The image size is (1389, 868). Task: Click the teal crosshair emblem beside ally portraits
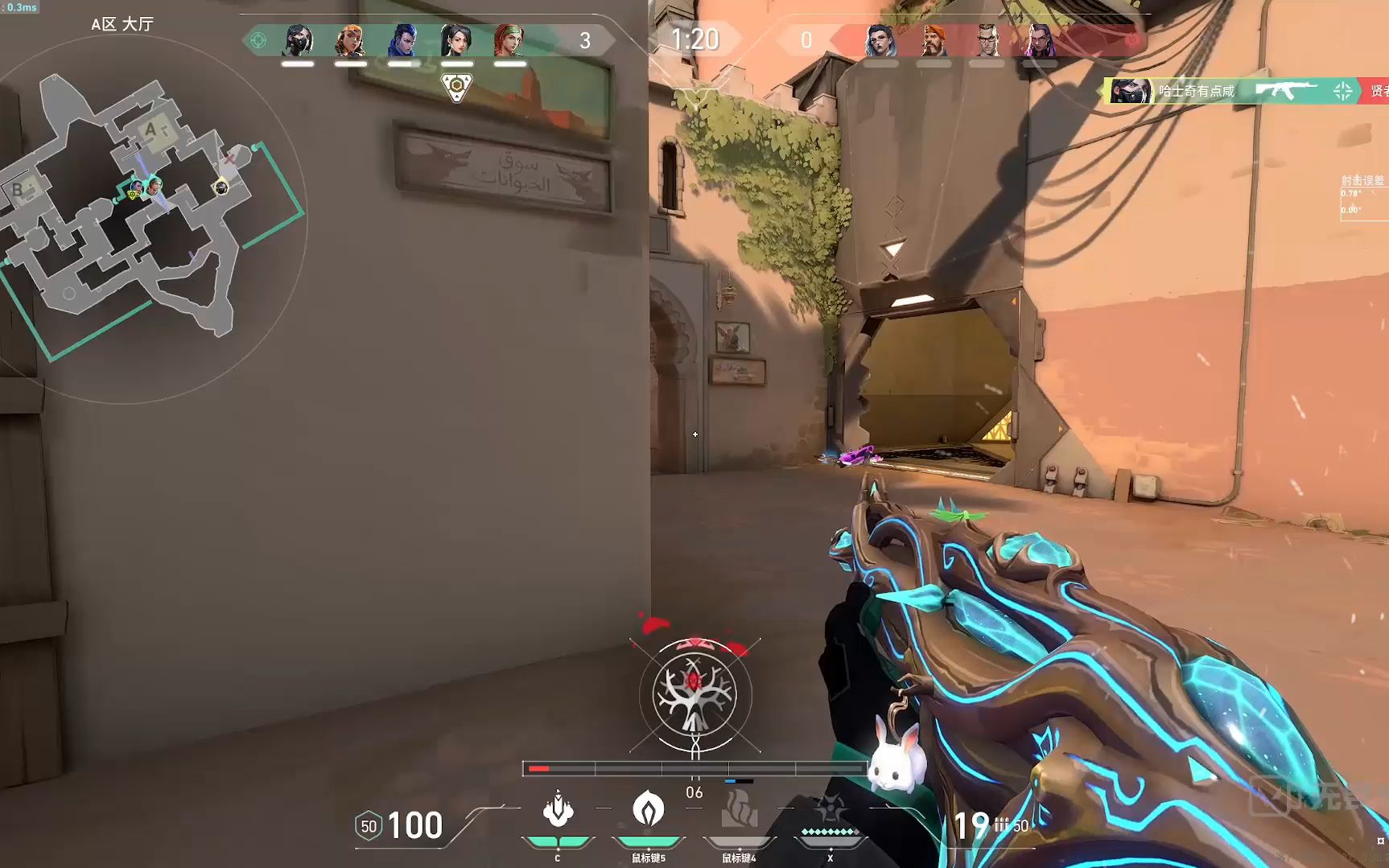coord(258,40)
